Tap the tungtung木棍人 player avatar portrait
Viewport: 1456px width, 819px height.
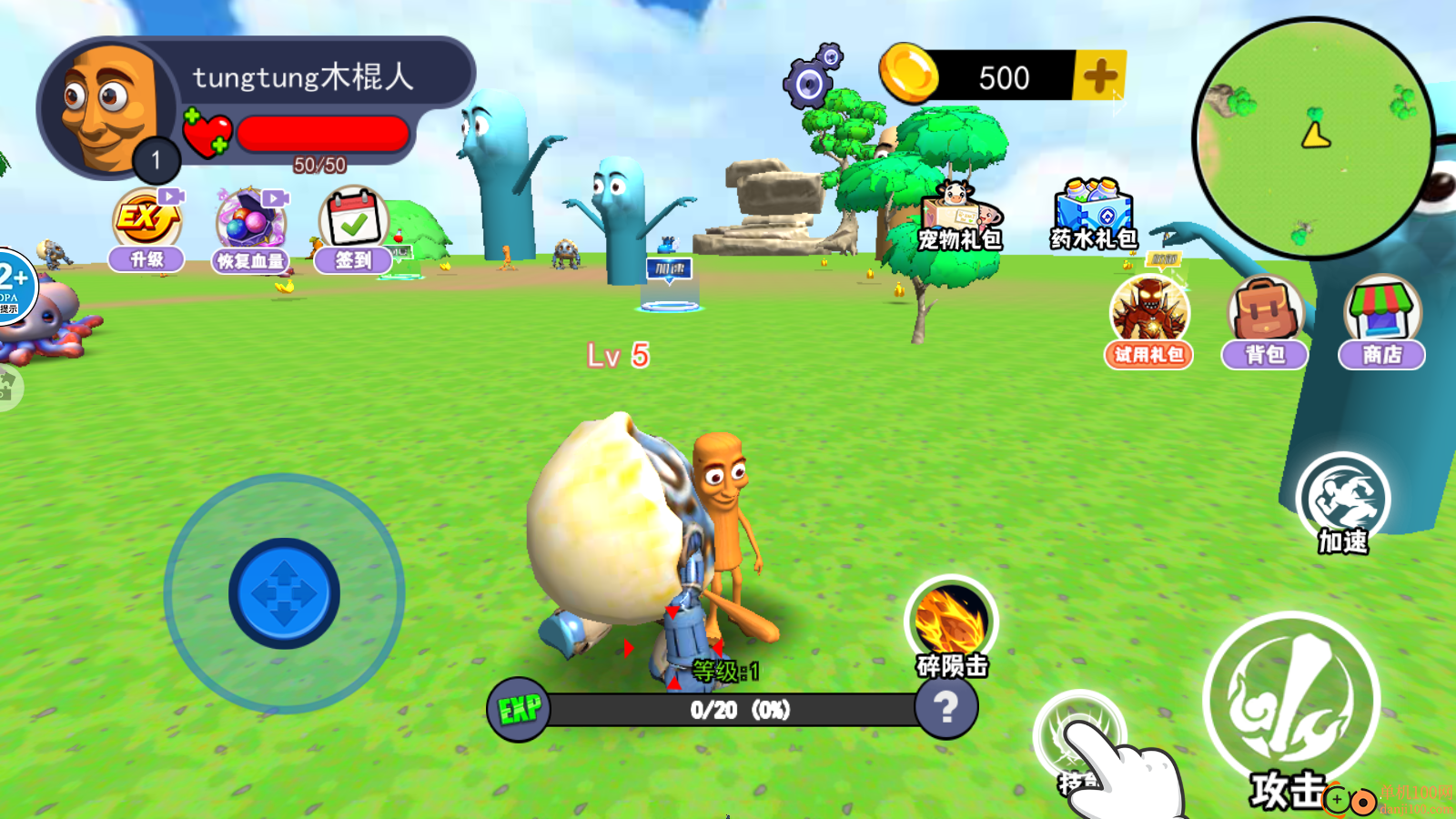pyautogui.click(x=108, y=108)
